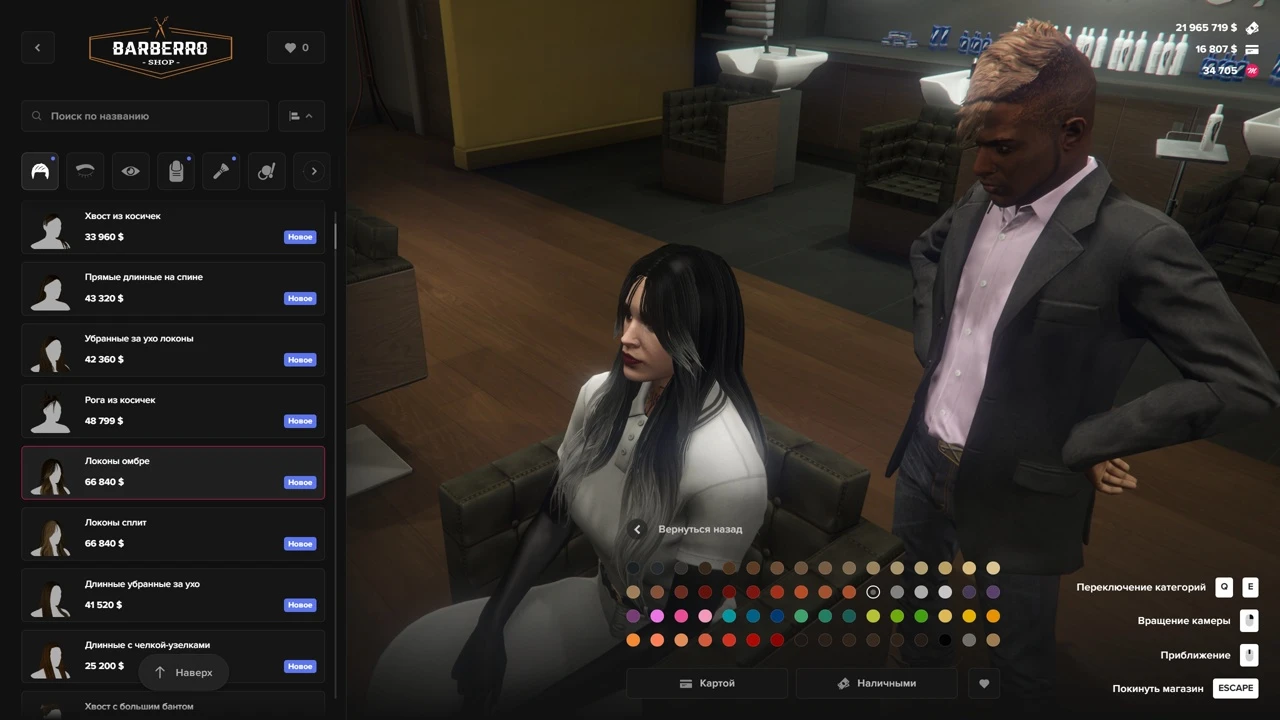Image resolution: width=1280 pixels, height=720 pixels.
Task: Open the sort order dropdown
Action: pyautogui.click(x=300, y=116)
